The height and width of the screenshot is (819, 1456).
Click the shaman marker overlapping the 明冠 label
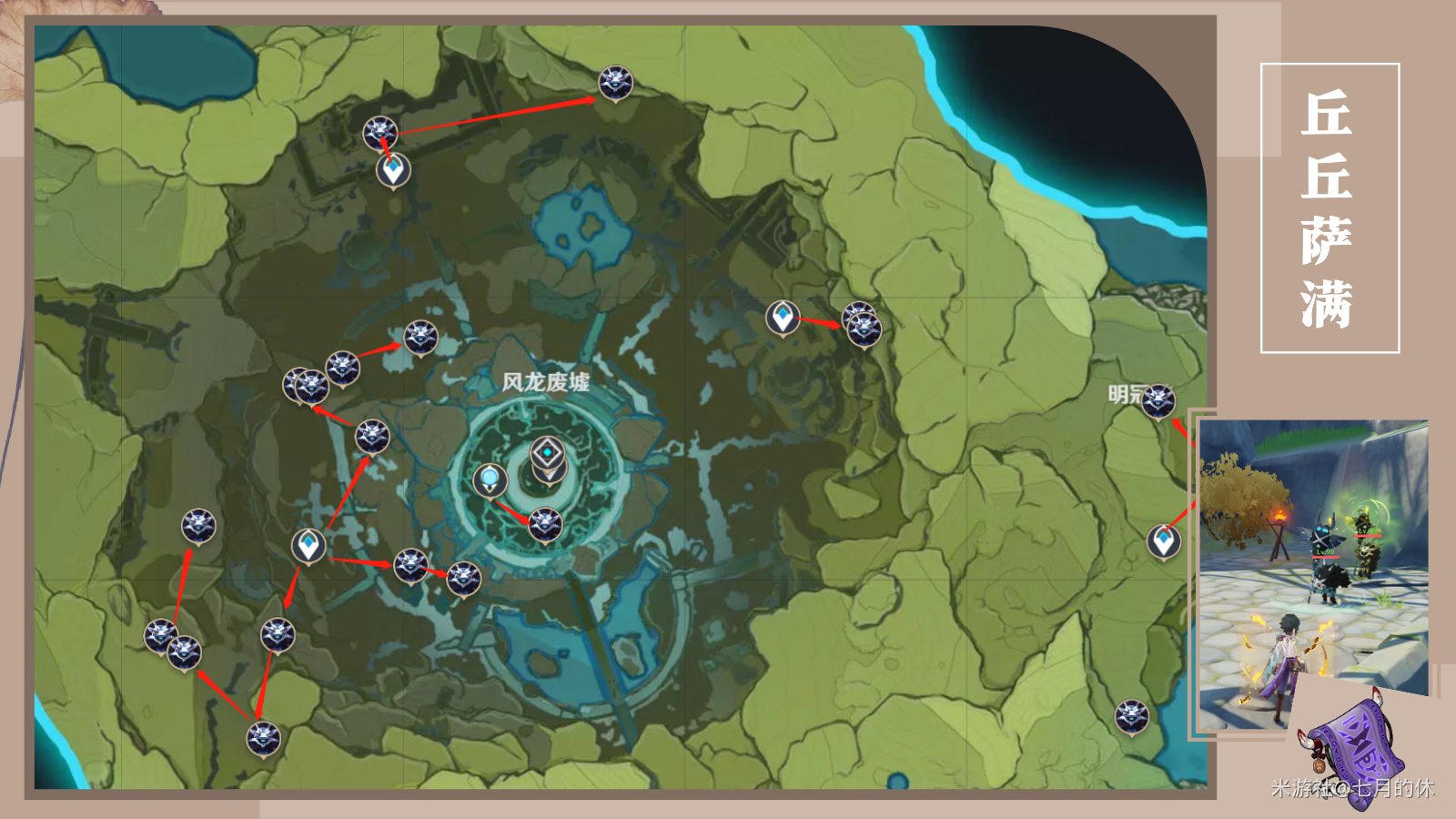coord(1158,399)
